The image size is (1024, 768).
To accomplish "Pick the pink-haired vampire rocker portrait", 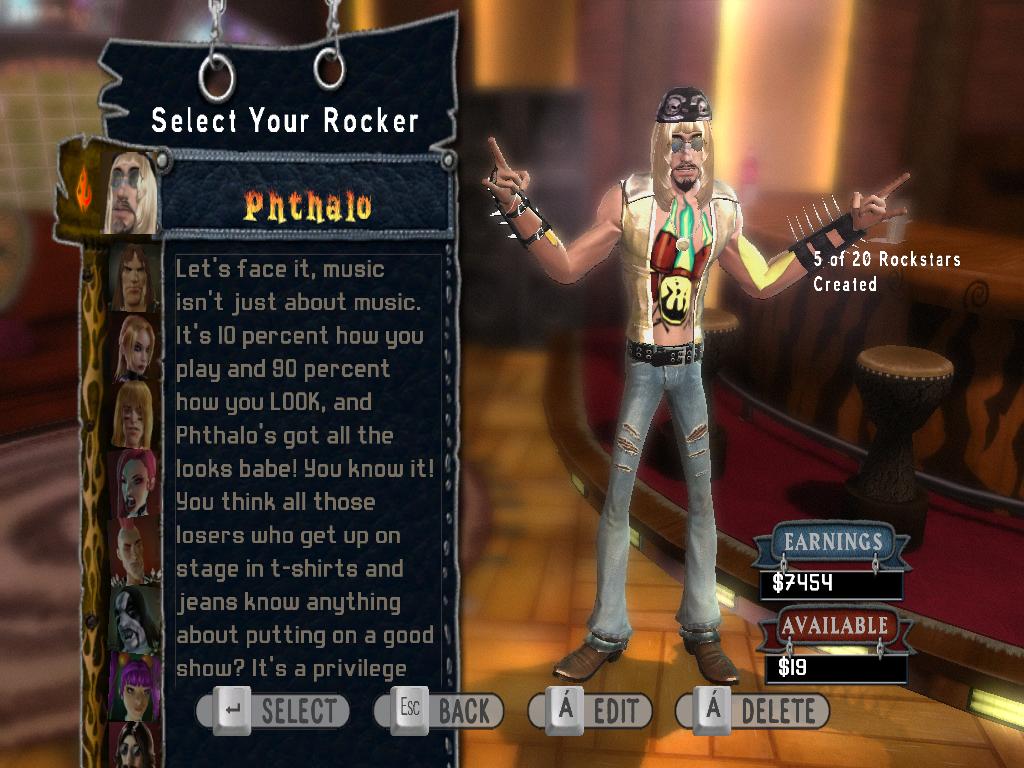I will coord(135,482).
